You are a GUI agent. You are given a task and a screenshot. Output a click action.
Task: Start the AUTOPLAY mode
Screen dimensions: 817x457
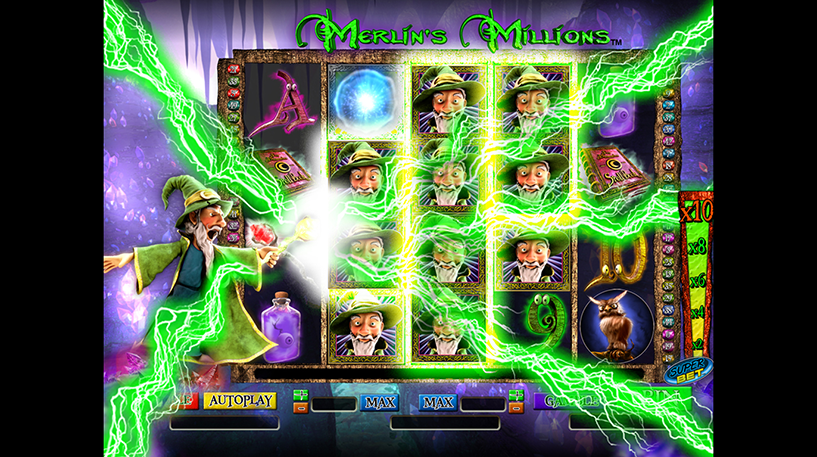pos(240,400)
